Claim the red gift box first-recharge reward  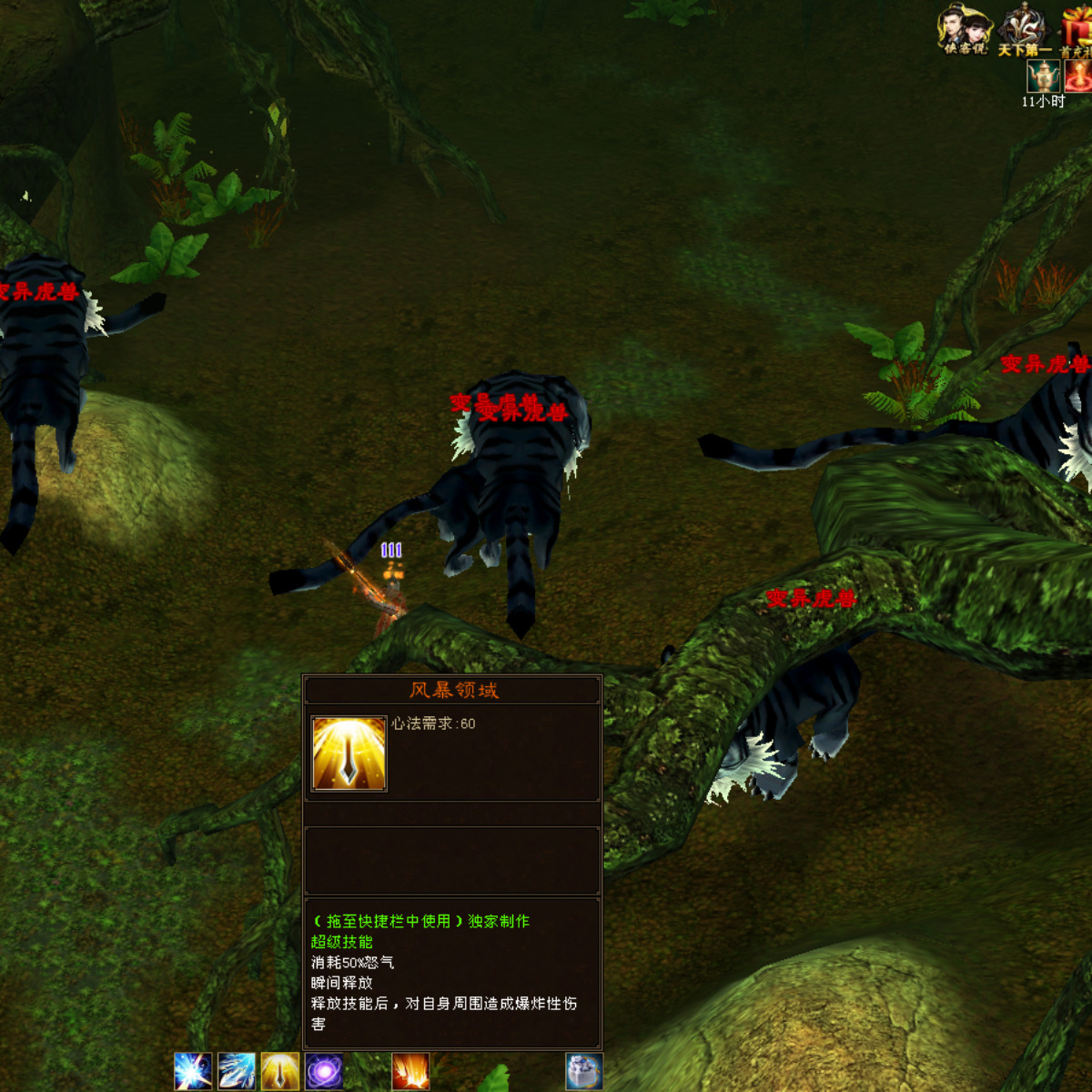[1077, 30]
